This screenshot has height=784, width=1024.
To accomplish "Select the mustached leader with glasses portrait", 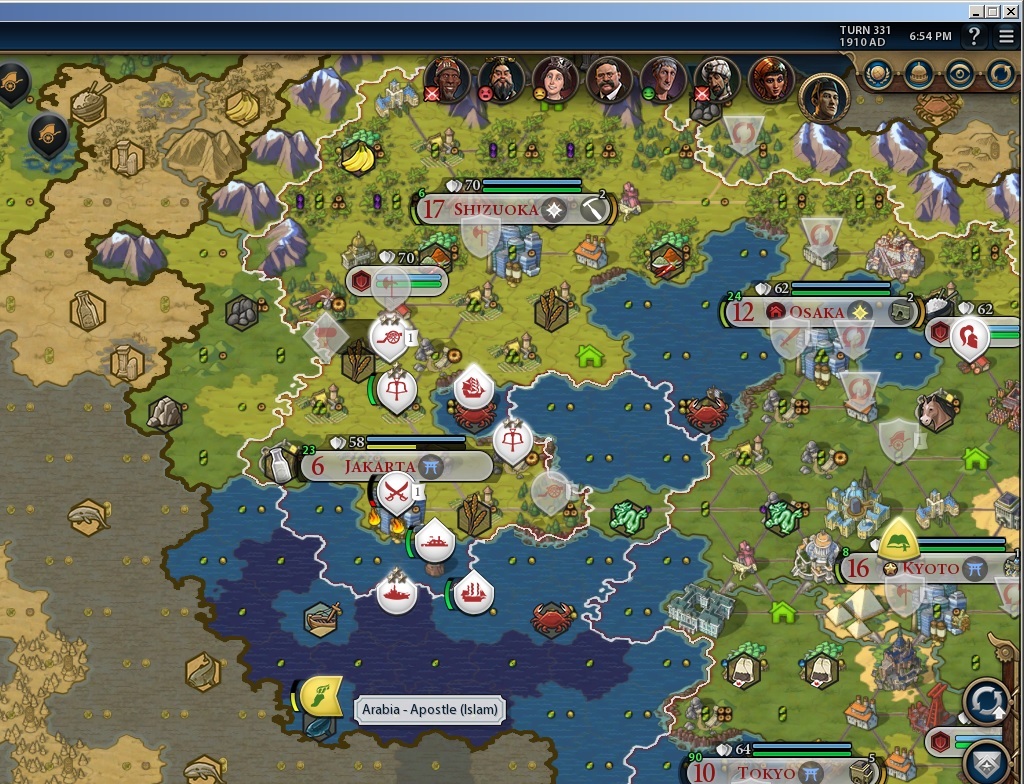I will point(608,79).
